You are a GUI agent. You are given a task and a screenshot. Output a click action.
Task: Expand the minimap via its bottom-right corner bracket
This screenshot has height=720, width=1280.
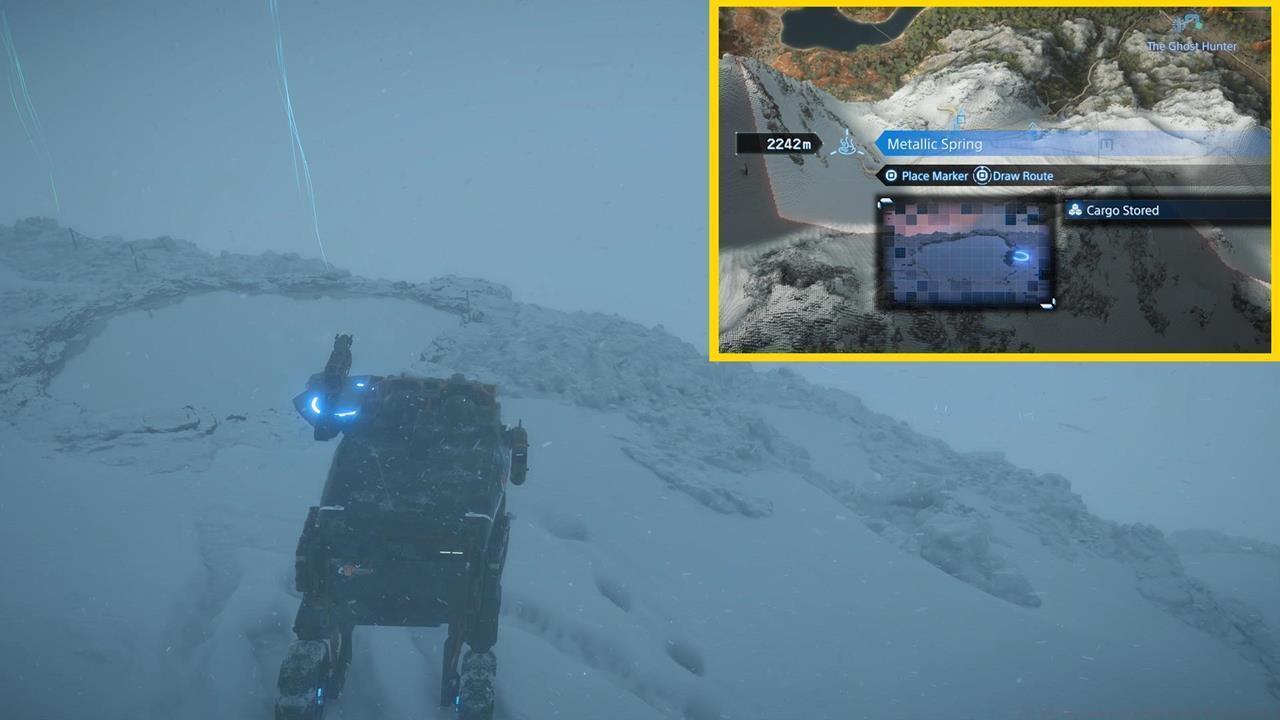1046,302
